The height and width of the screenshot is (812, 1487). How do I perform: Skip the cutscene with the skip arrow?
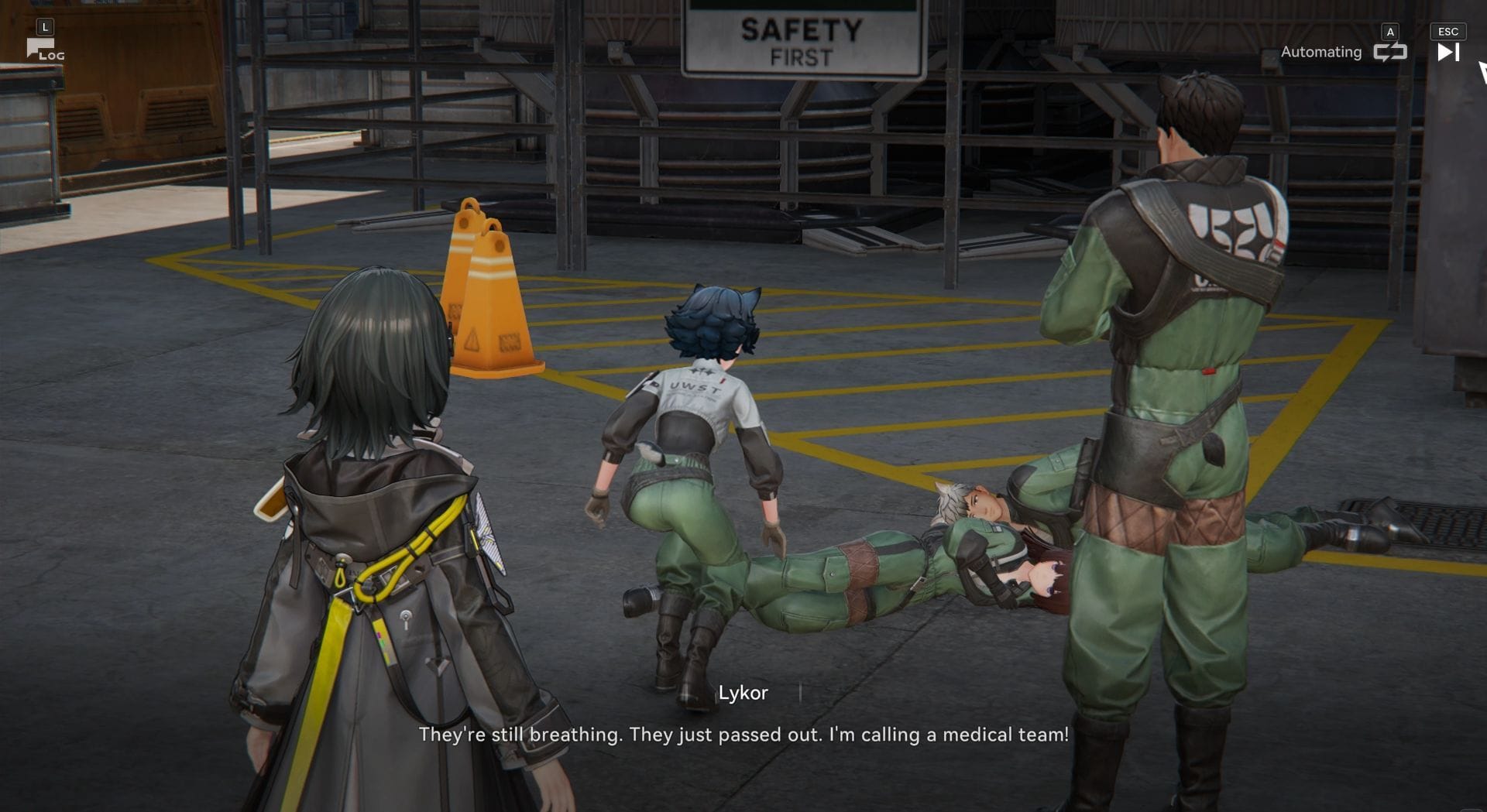[1448, 52]
